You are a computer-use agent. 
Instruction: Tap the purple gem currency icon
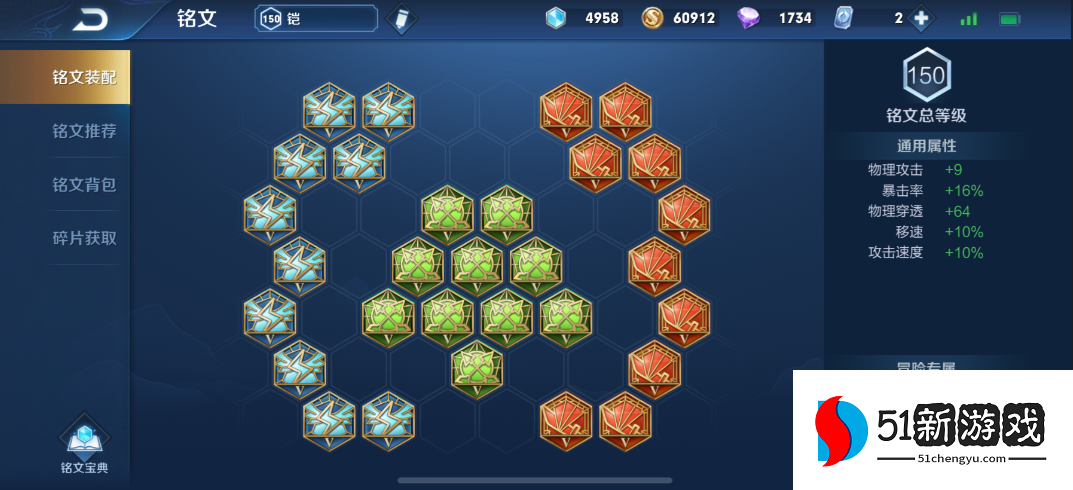[x=748, y=18]
